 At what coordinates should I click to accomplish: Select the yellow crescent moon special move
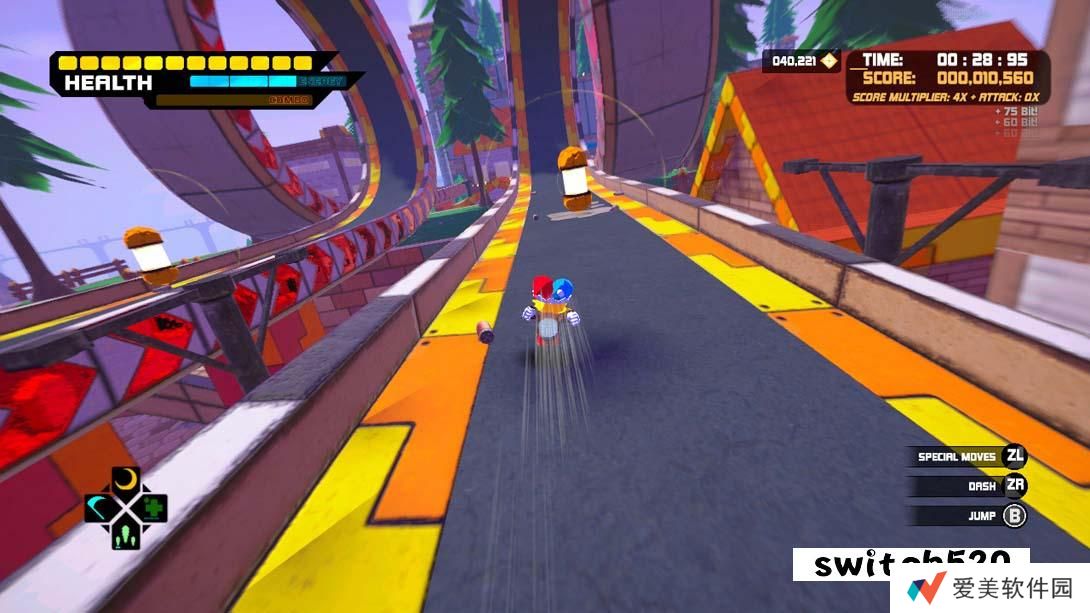tap(125, 480)
